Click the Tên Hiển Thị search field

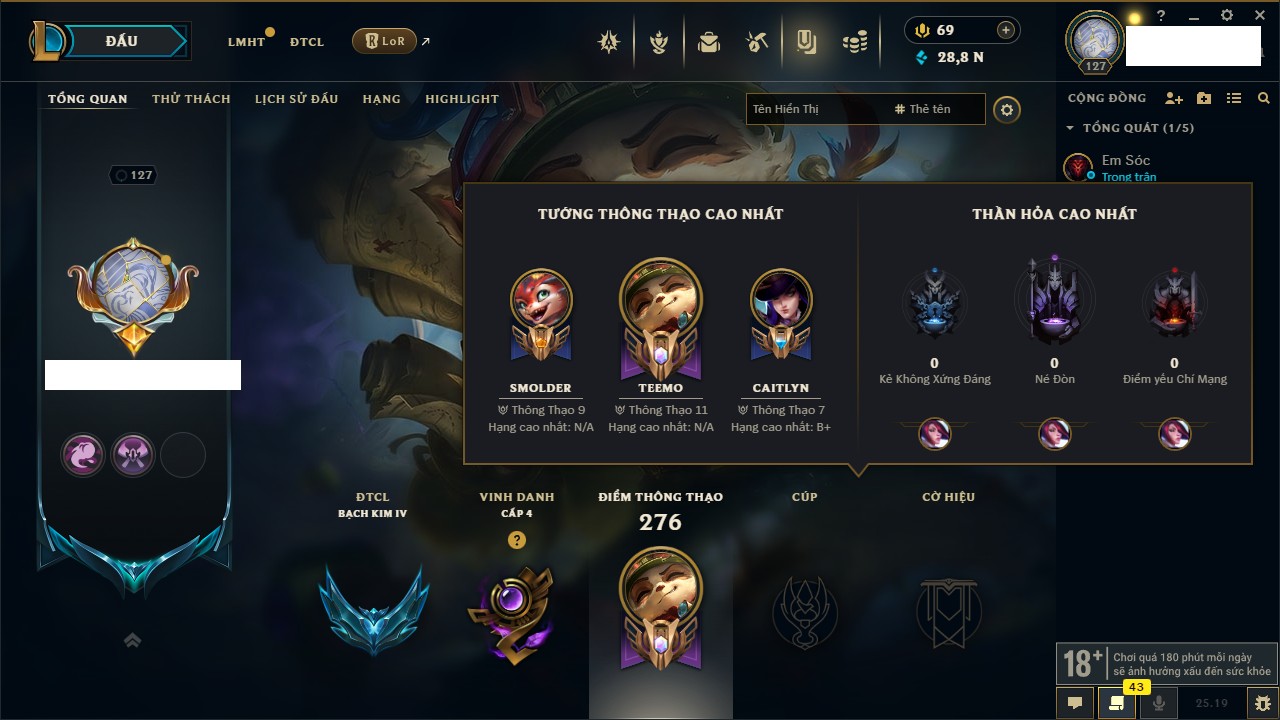click(x=815, y=109)
